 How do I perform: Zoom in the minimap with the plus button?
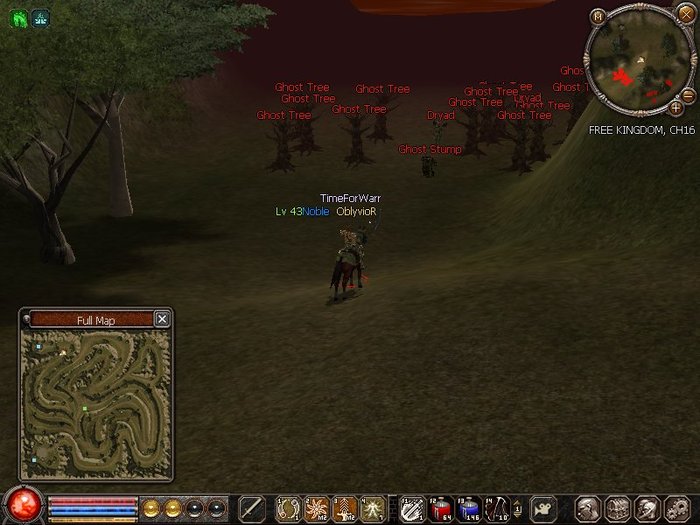676,106
